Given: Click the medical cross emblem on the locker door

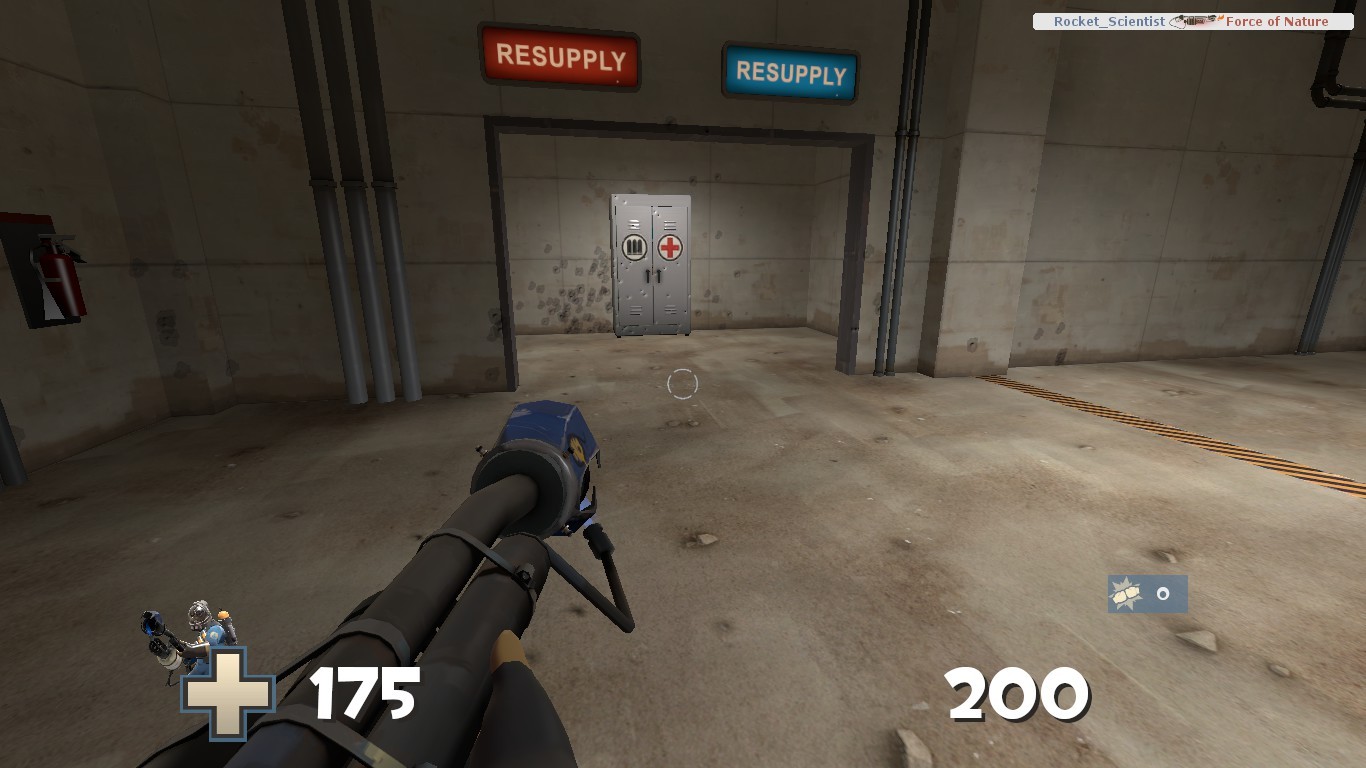Looking at the screenshot, I should (x=670, y=247).
